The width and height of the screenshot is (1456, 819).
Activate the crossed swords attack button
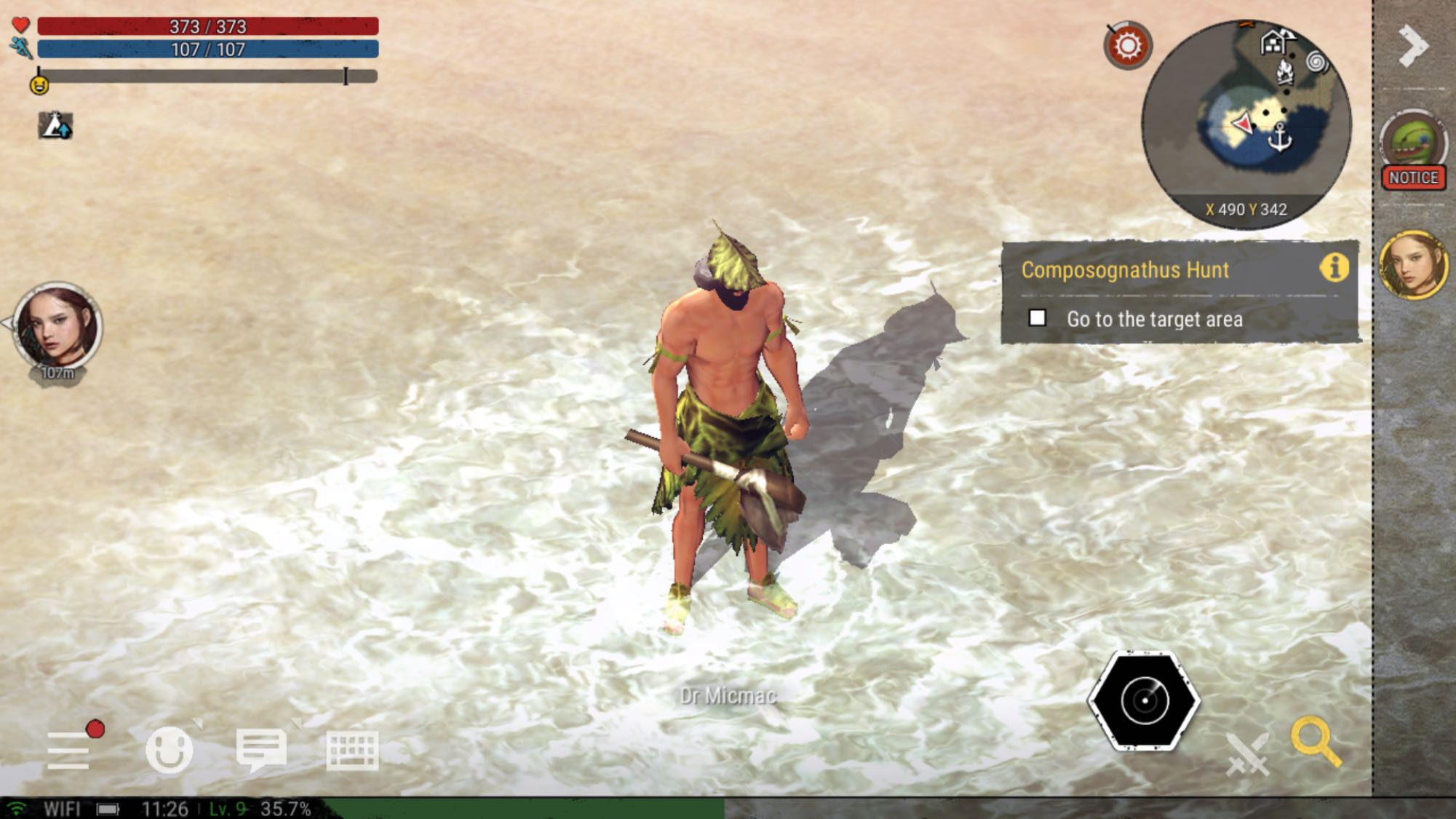[x=1247, y=754]
